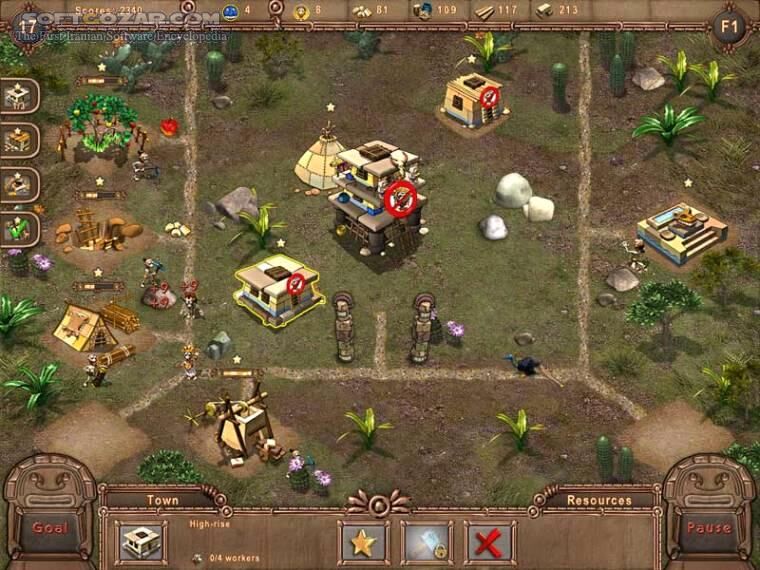Open the Goal panel
Screen dimensions: 760x570
49,527
